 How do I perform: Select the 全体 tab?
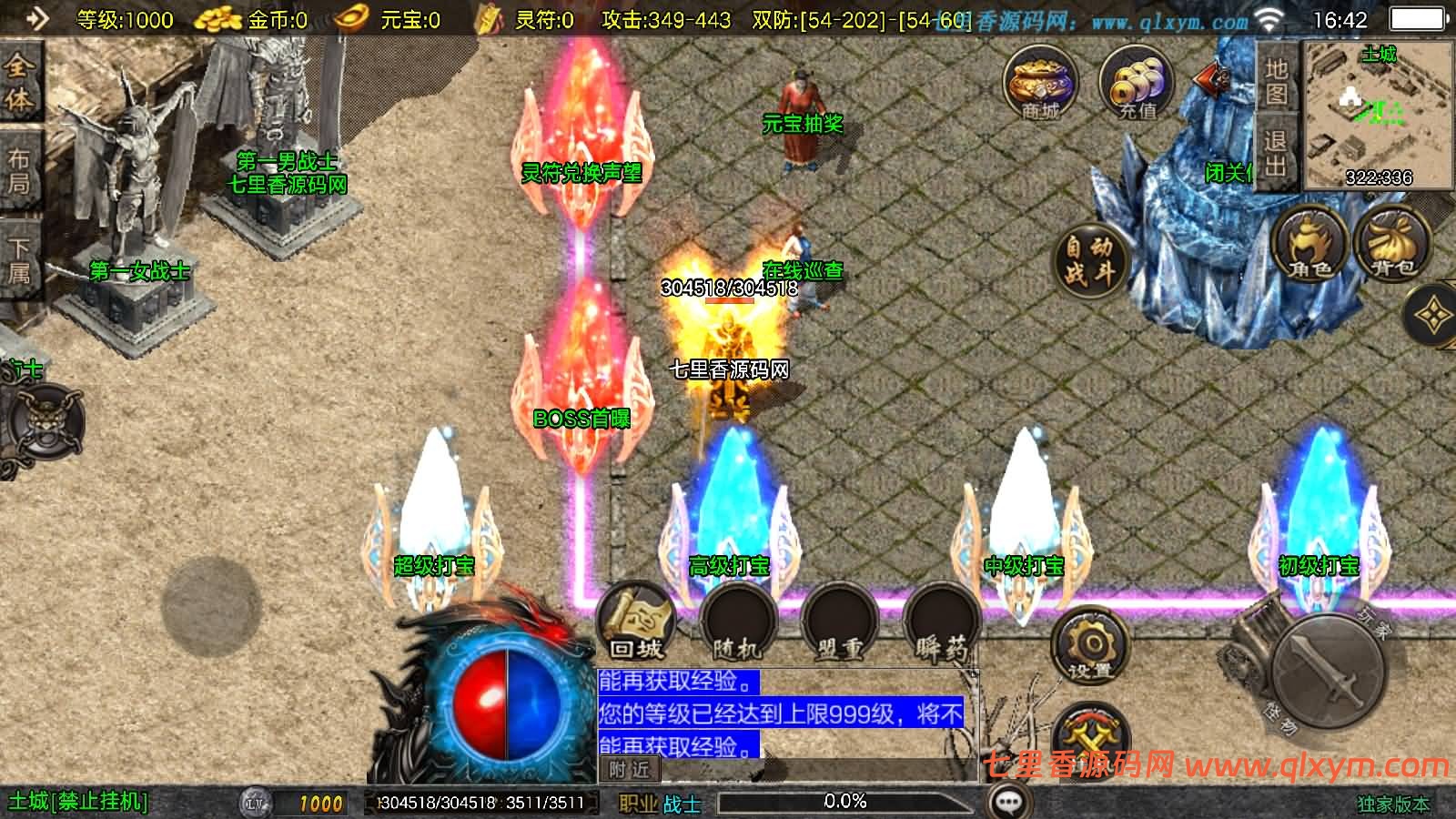coord(19,84)
